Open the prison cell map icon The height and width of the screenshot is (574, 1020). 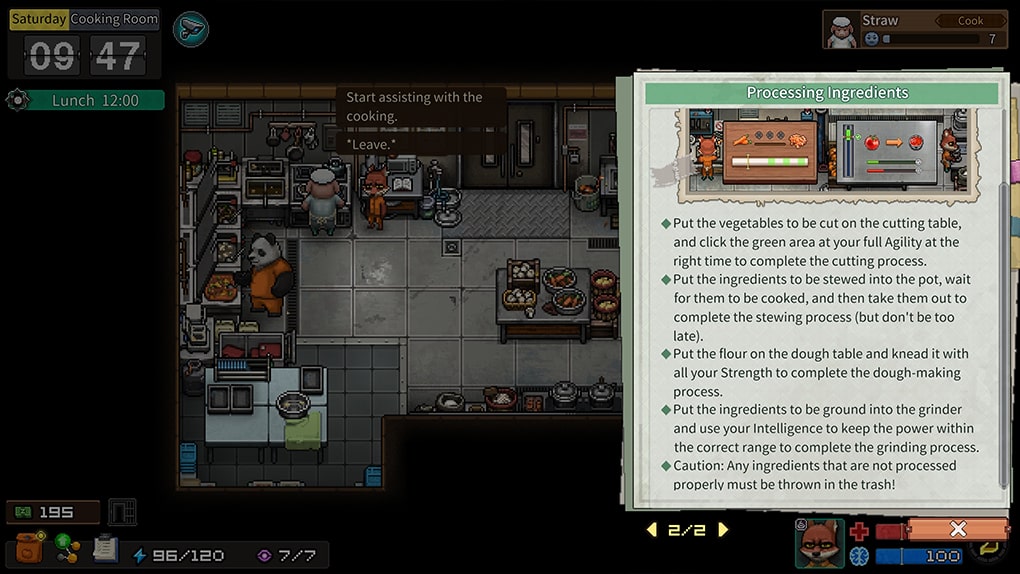tap(122, 512)
